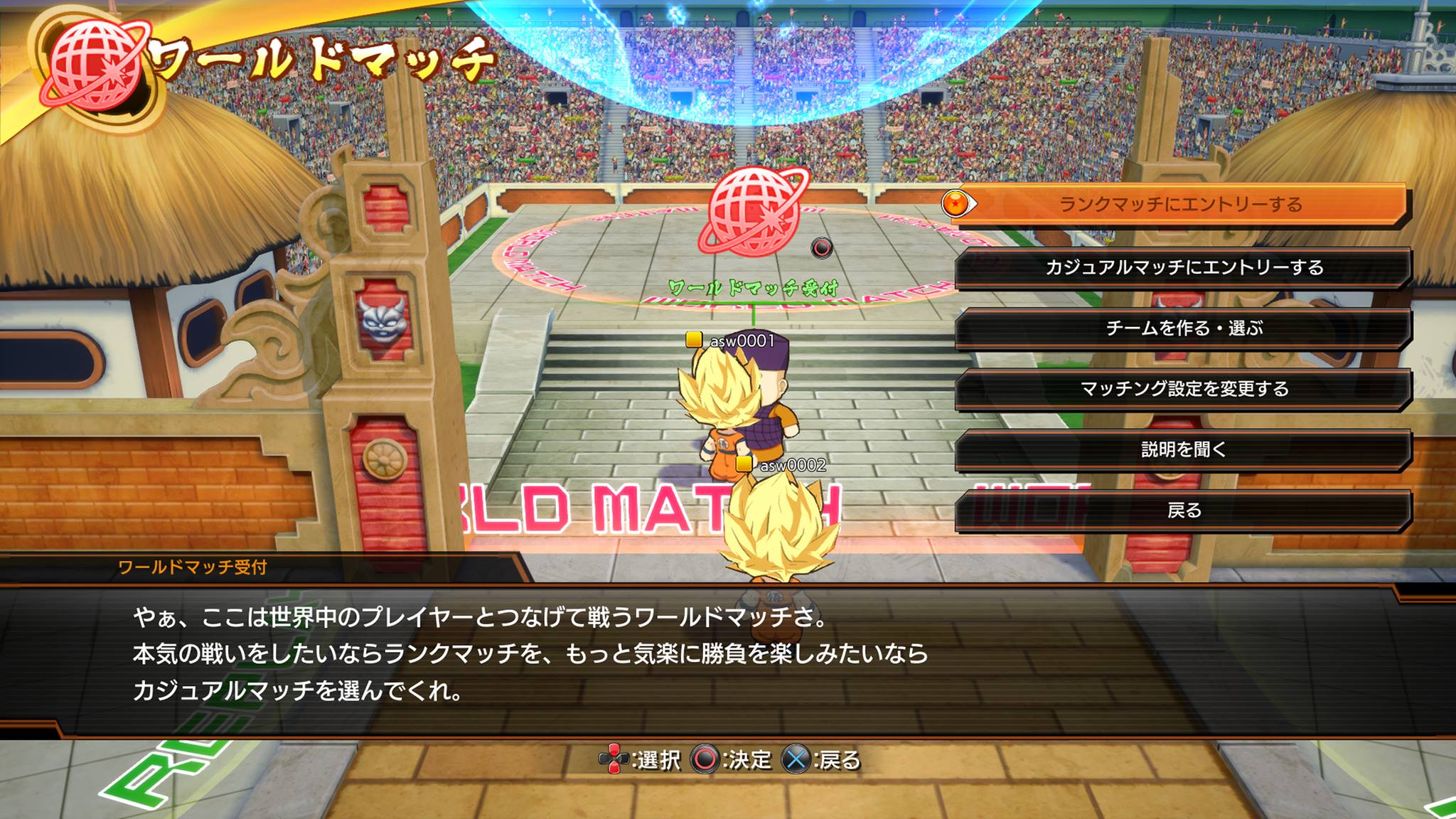1456x819 pixels.
Task: Click the Dragon Ball icon on the highlighted option
Action: 956,202
